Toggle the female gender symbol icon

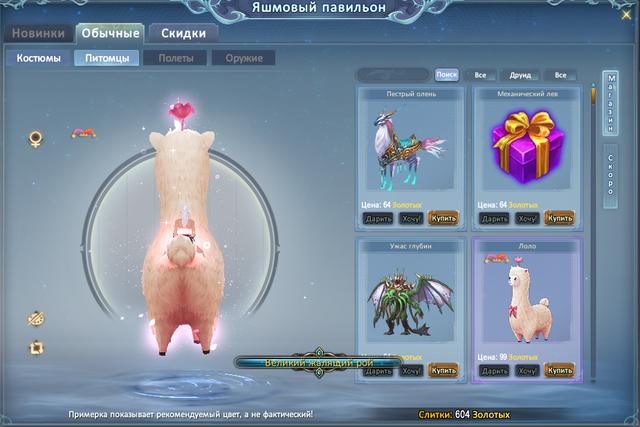tap(36, 139)
